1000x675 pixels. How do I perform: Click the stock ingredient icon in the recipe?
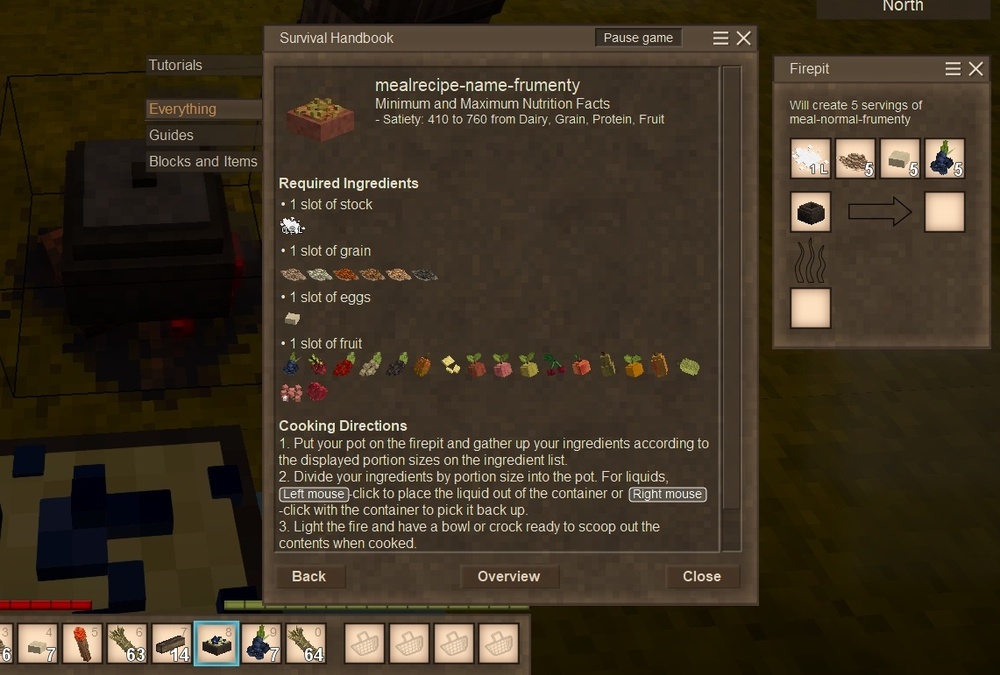coord(292,226)
